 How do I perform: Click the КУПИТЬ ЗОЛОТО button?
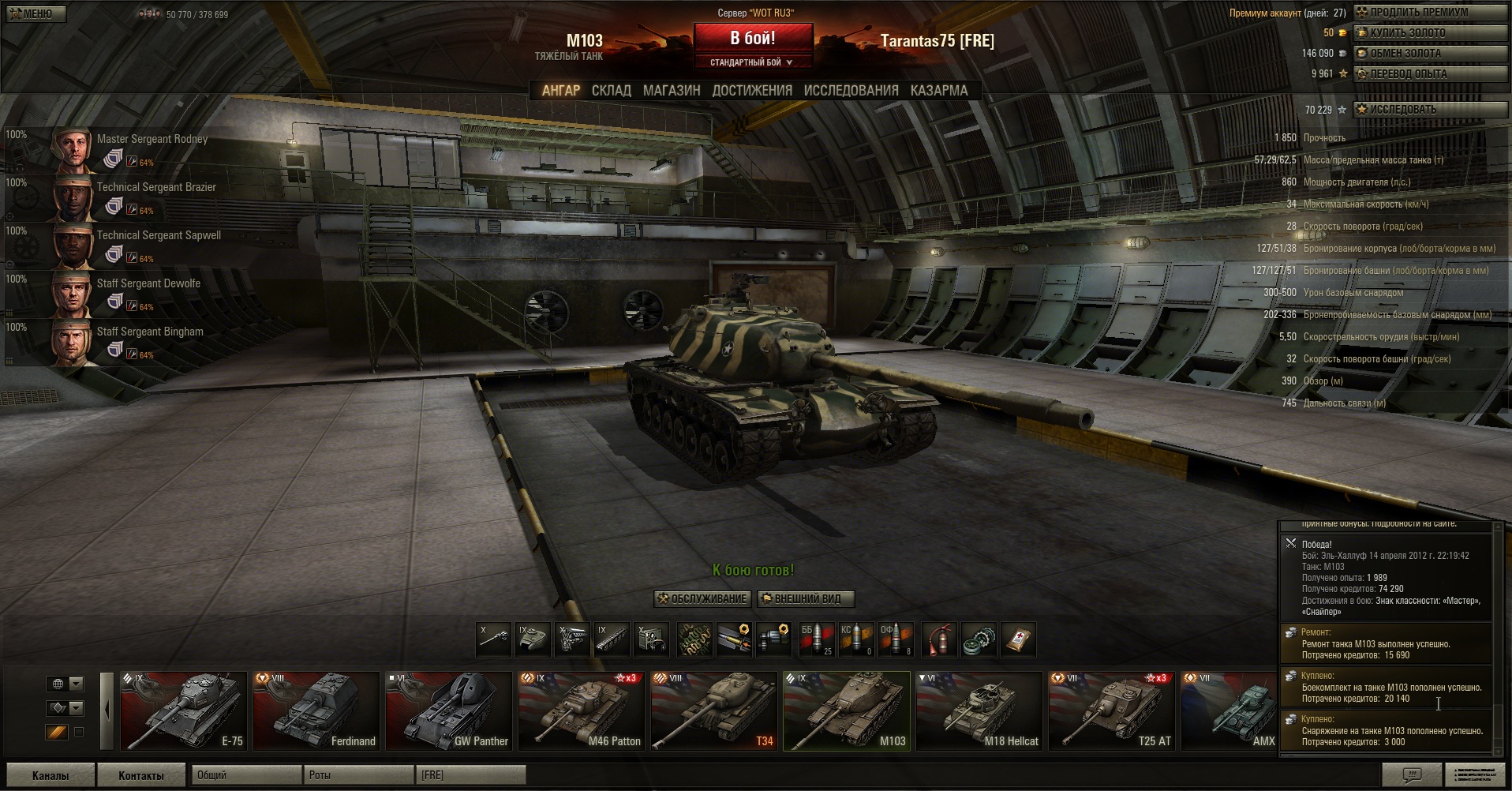click(x=1429, y=33)
